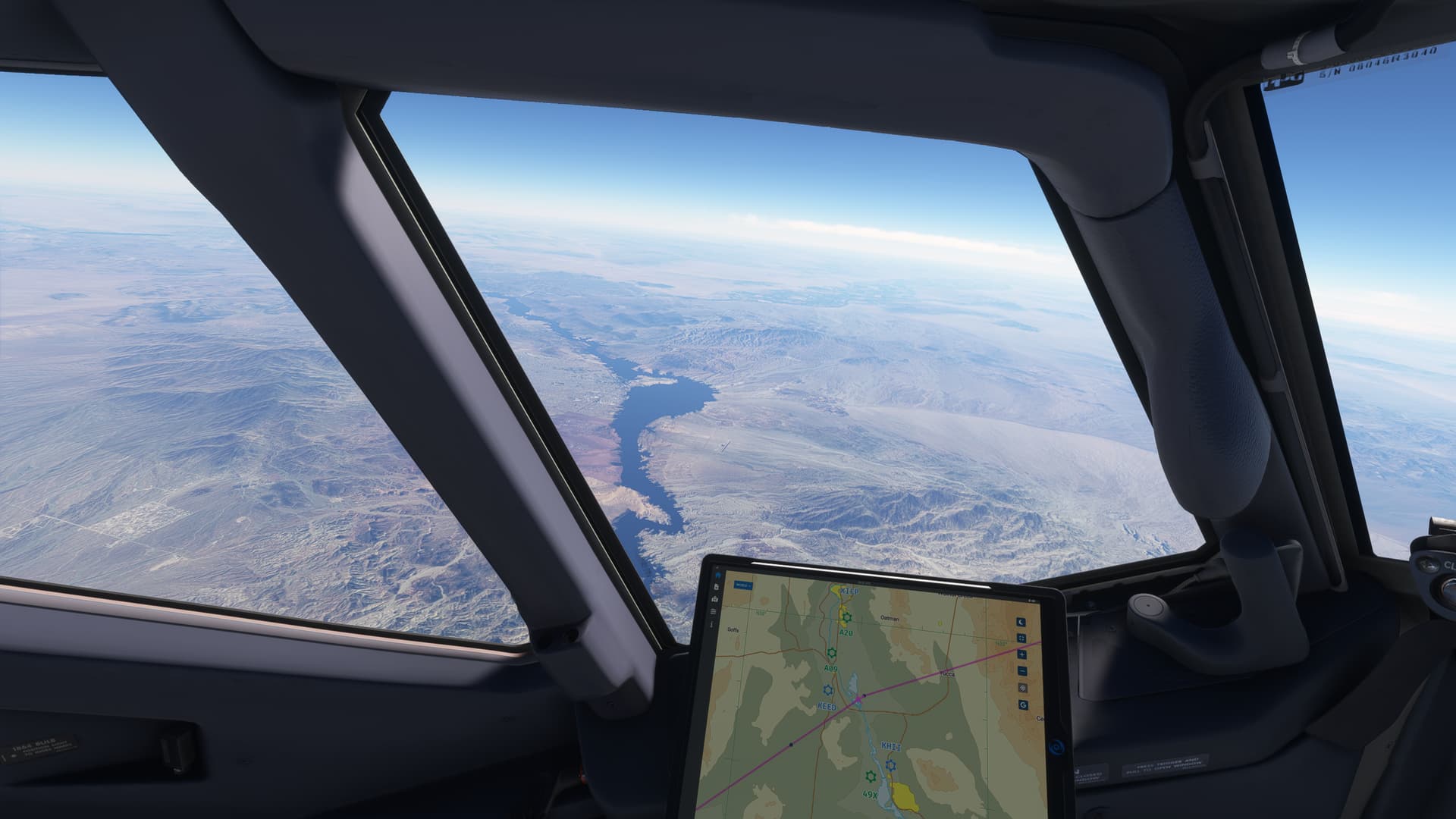Click the waypoint dot on the magenta route
The height and width of the screenshot is (819, 1456).
pyautogui.click(x=864, y=695)
